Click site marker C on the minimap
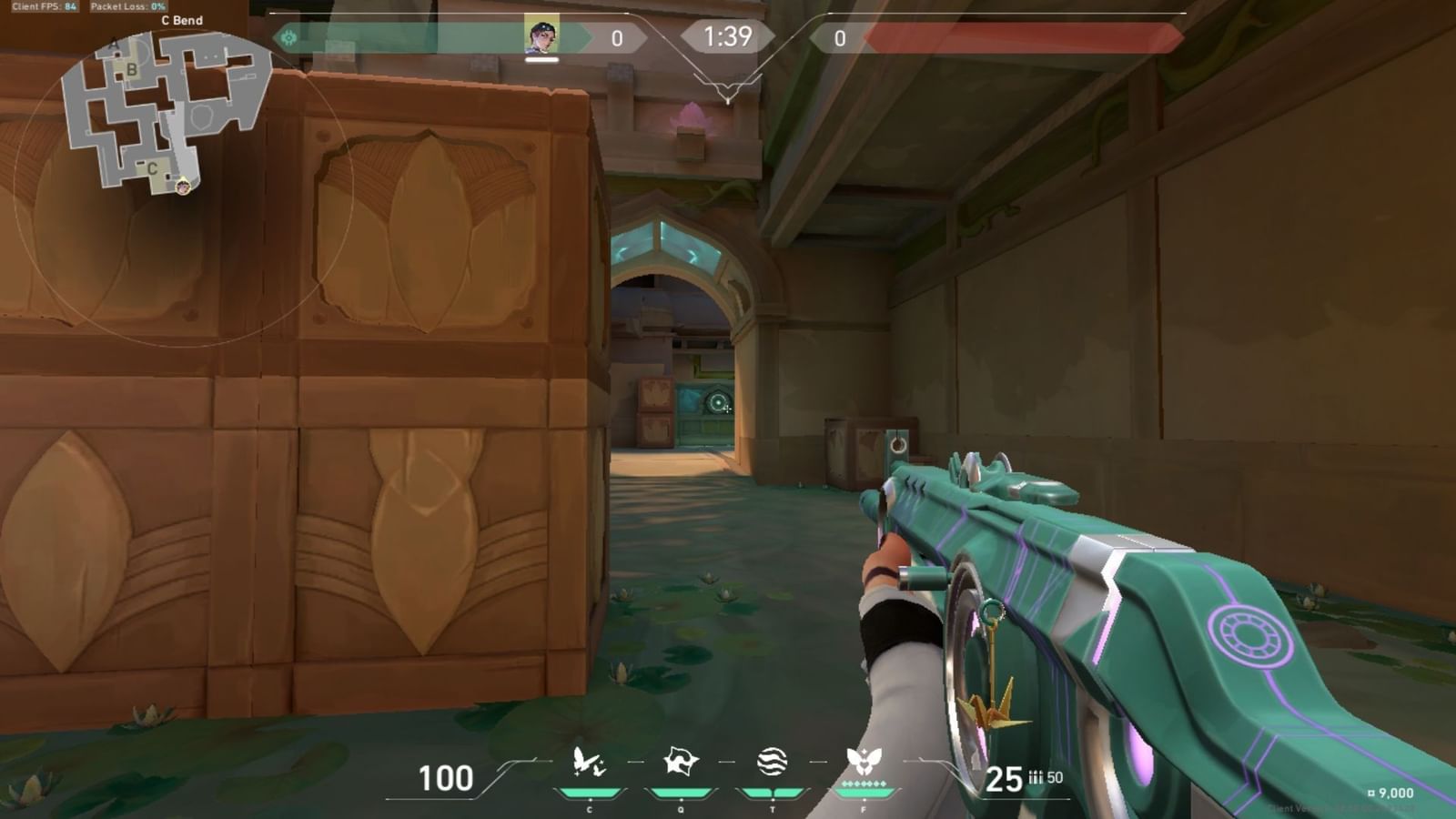 coord(152,168)
